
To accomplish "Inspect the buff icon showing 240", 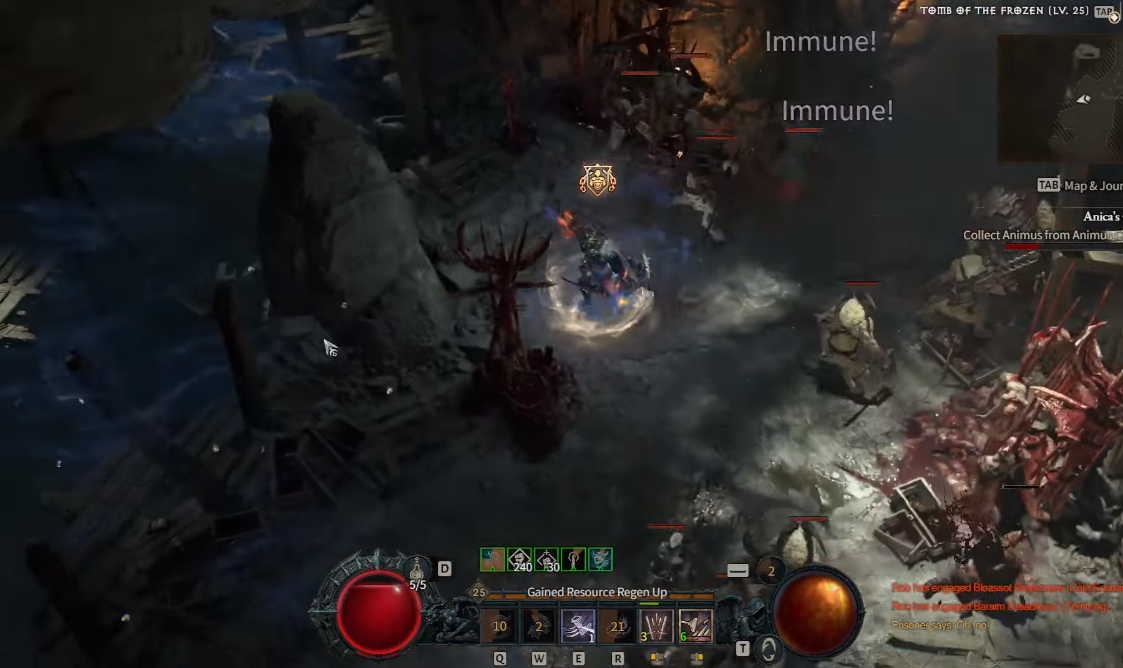I will click(x=520, y=559).
